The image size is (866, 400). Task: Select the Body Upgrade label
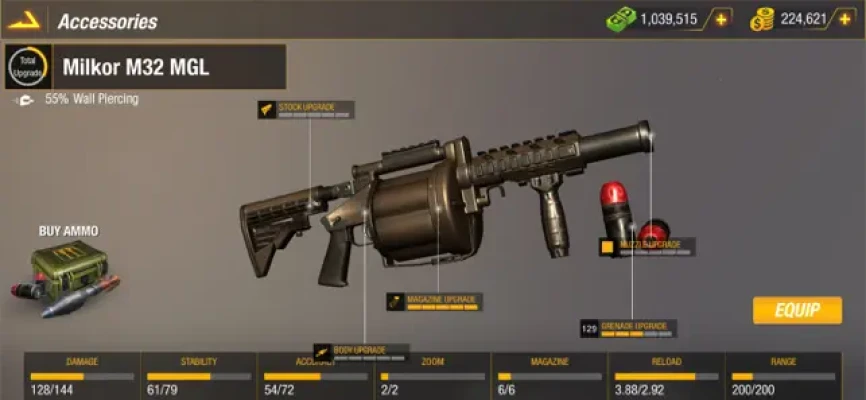coord(361,351)
